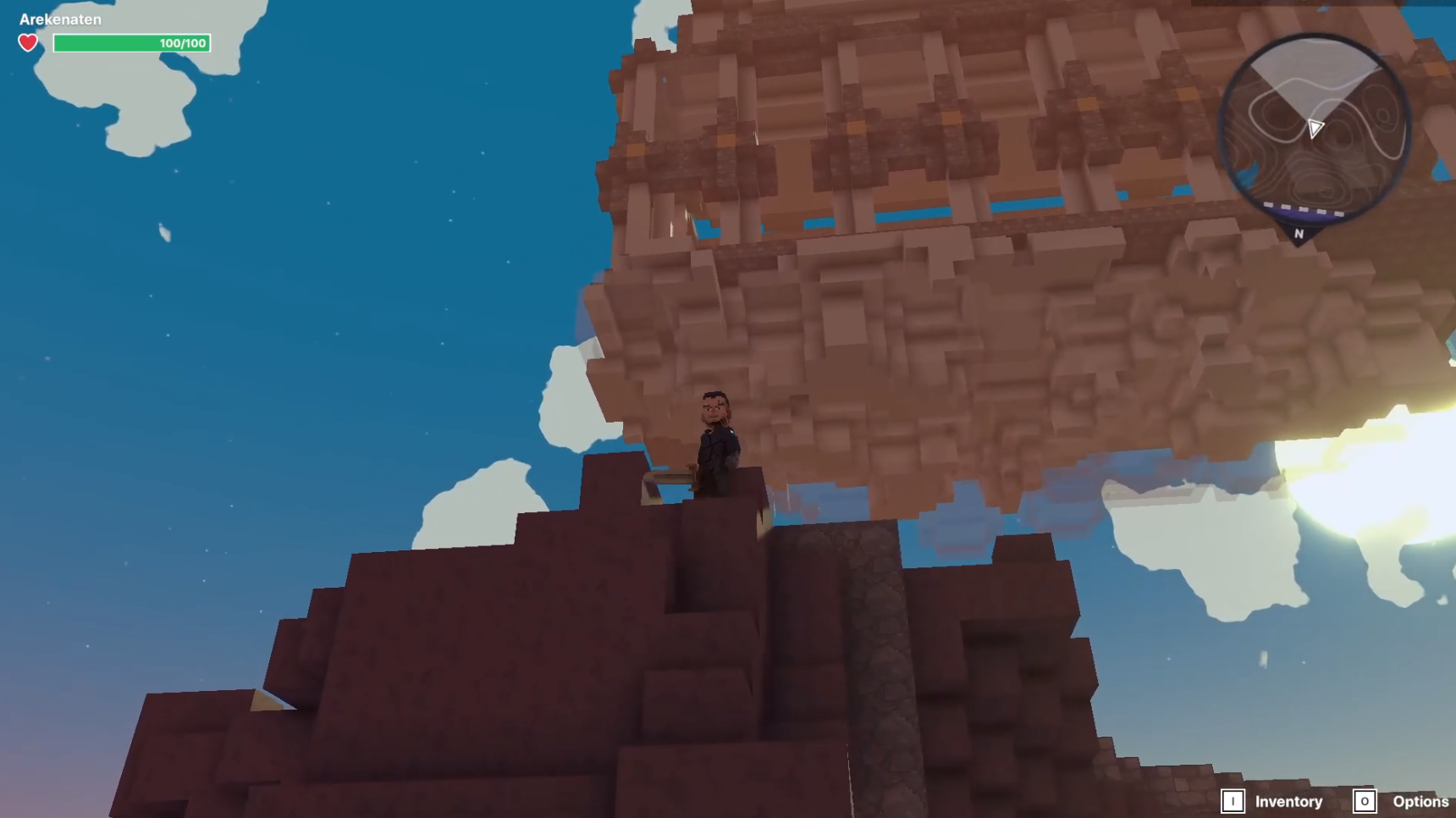Click the player name 'Arekenaten'
This screenshot has width=1456, height=818.
click(x=59, y=19)
